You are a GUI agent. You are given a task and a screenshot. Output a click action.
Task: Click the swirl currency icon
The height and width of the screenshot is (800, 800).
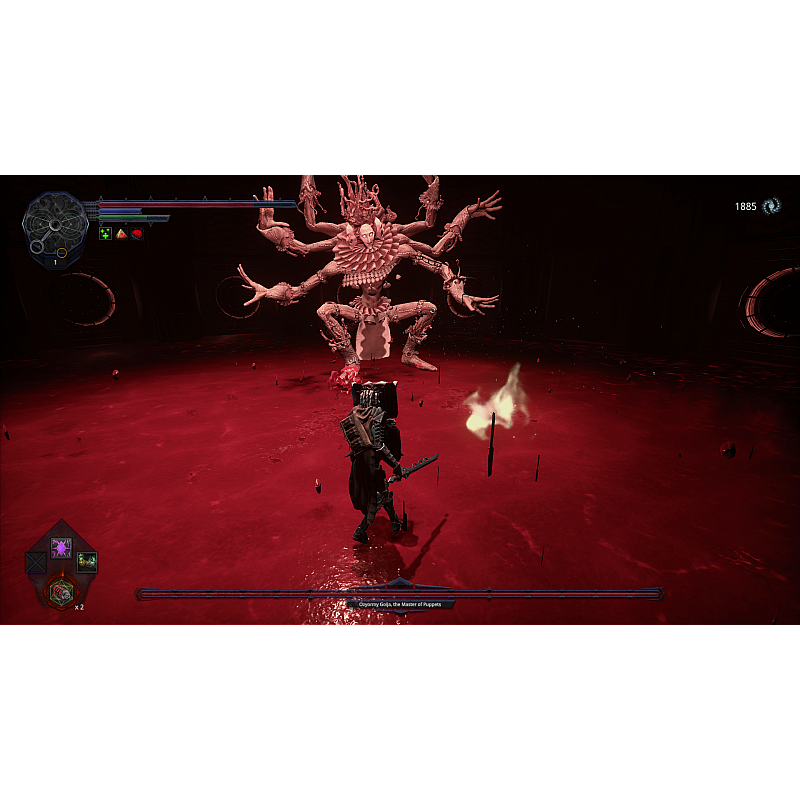[771, 206]
